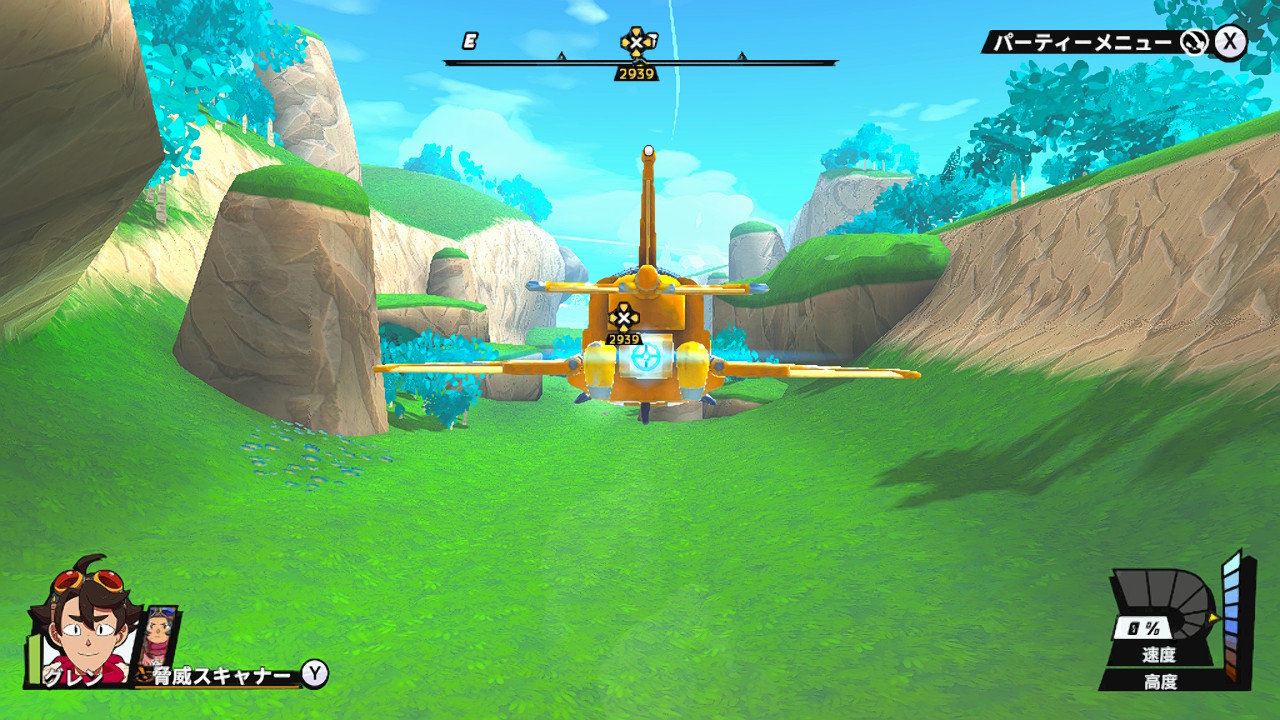Click the X button icon beside パーティーメニュー
1280x720 pixels.
coord(1232,43)
